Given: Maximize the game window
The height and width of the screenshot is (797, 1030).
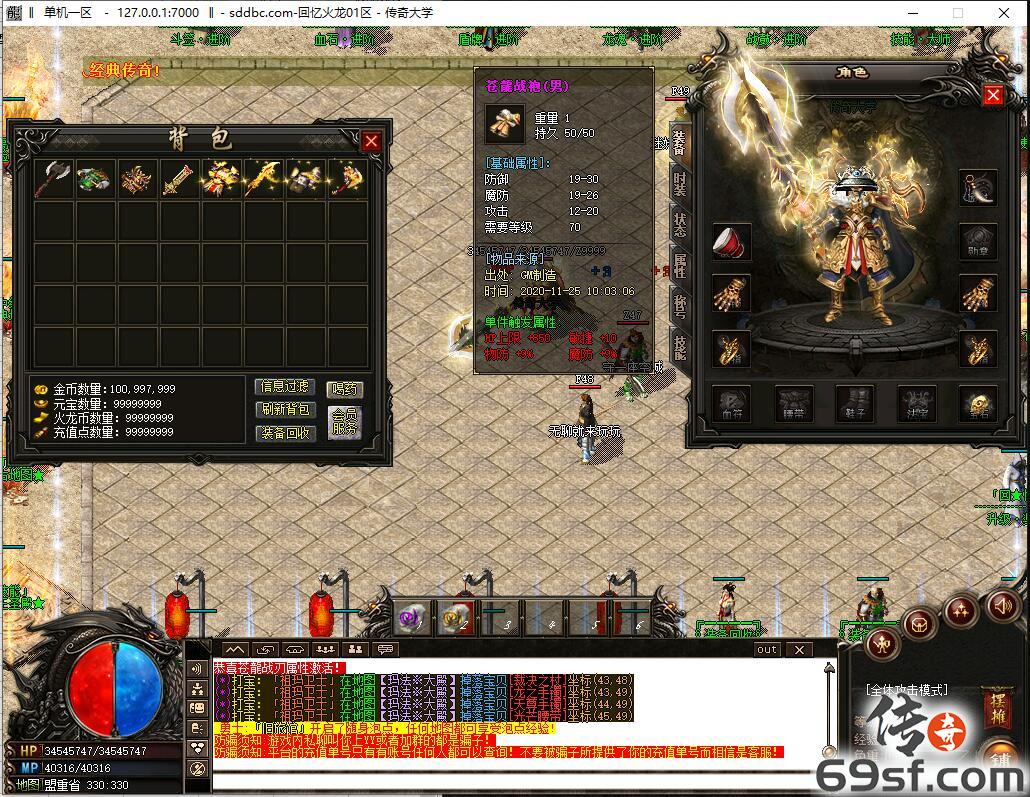Looking at the screenshot, I should click(x=957, y=12).
